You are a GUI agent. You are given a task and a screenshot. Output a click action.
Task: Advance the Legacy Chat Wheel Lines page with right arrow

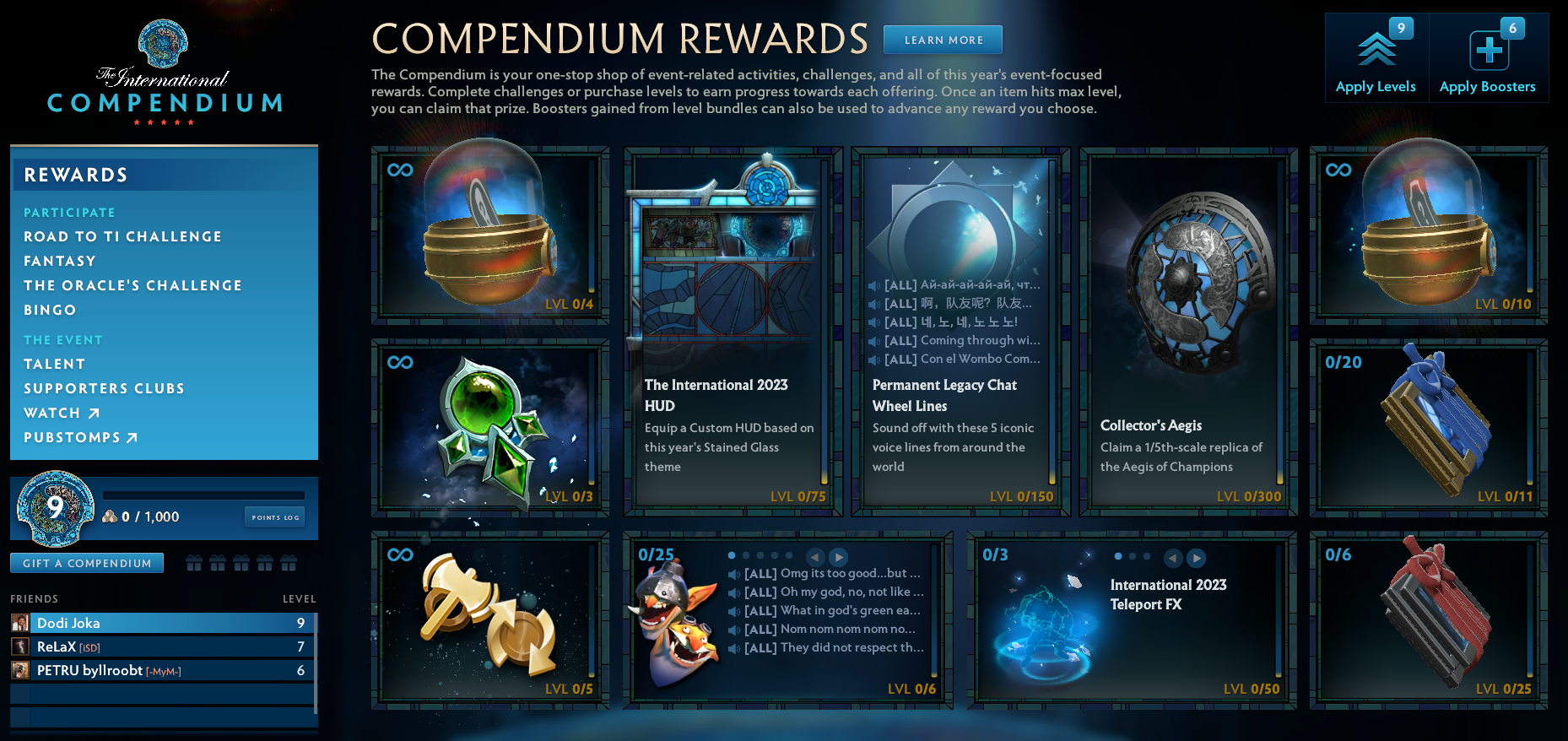tap(838, 557)
